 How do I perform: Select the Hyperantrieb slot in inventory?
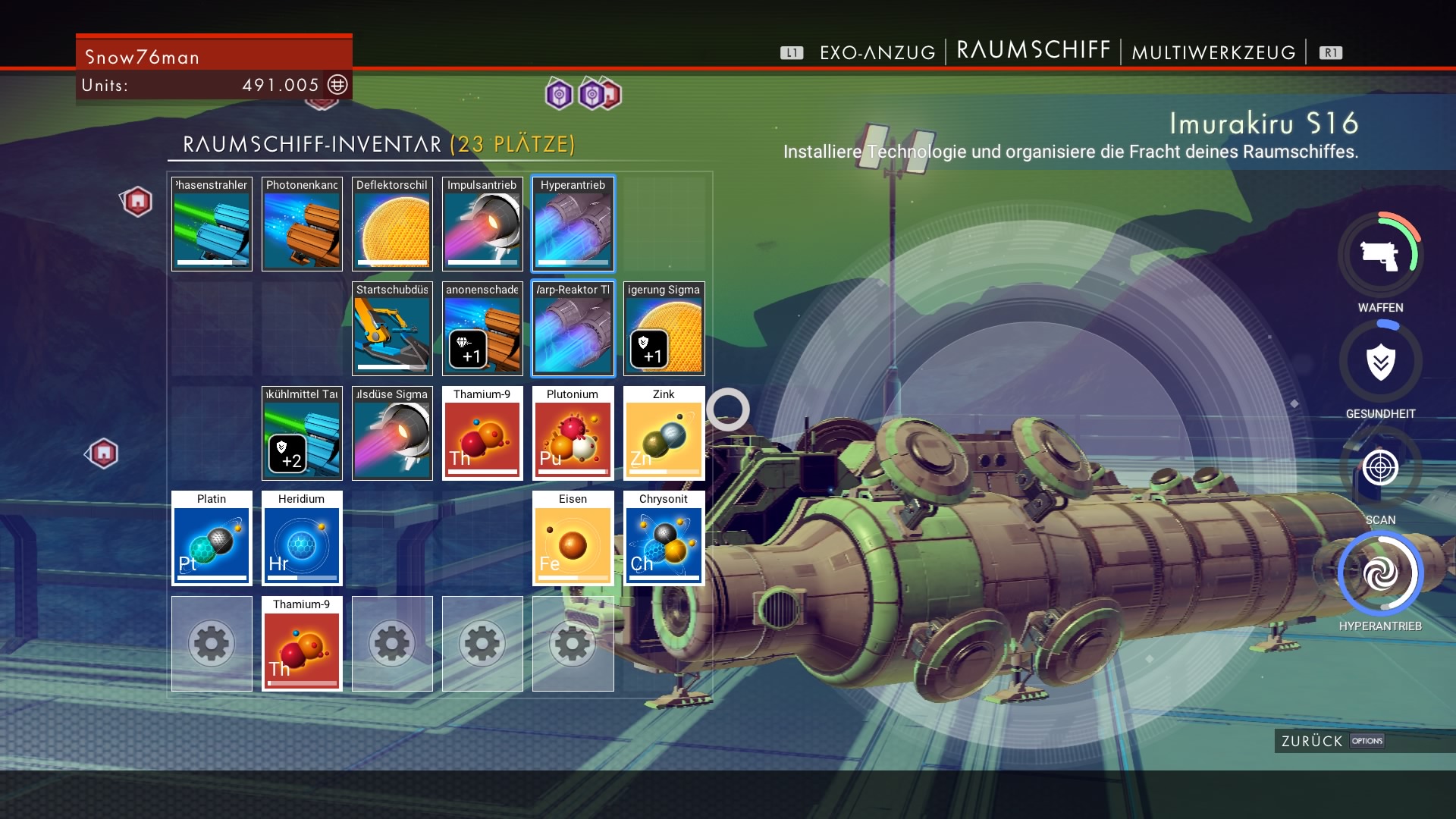pos(573,224)
